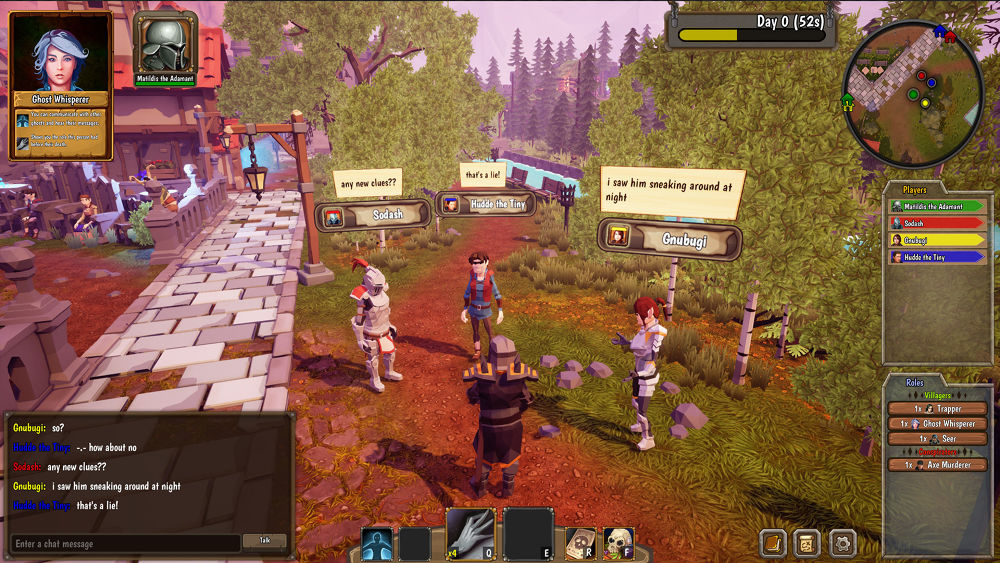Select the glowing blue ghost figure ability
Viewport: 1000px width, 563px height.
377,543
